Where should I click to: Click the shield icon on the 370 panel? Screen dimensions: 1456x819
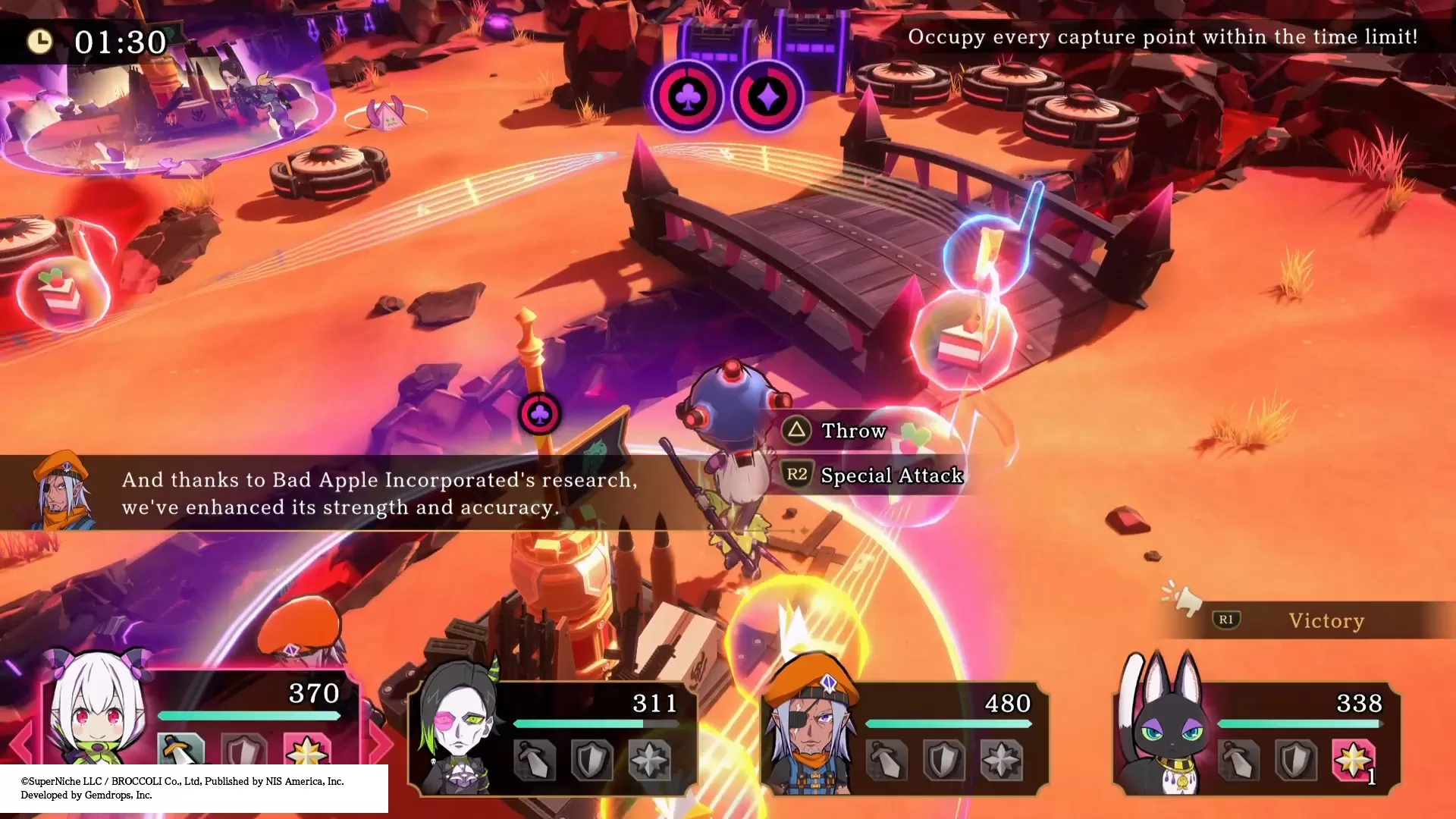pos(244,752)
